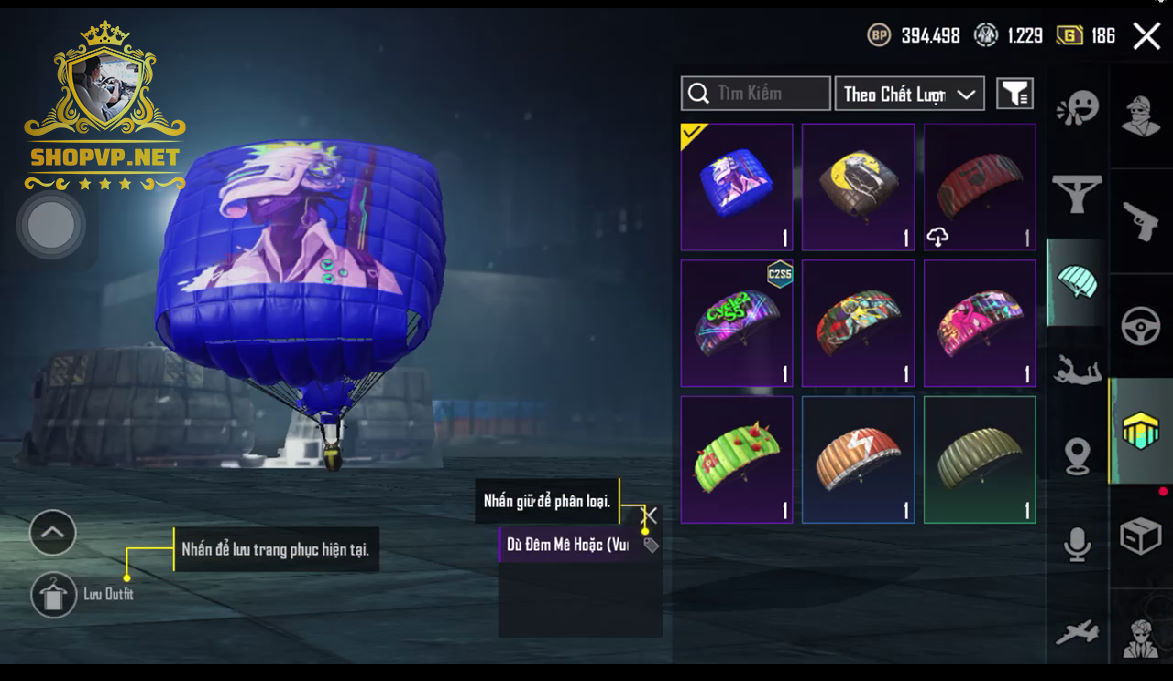Open the crate box tab
1173x681 pixels.
coord(1141,537)
